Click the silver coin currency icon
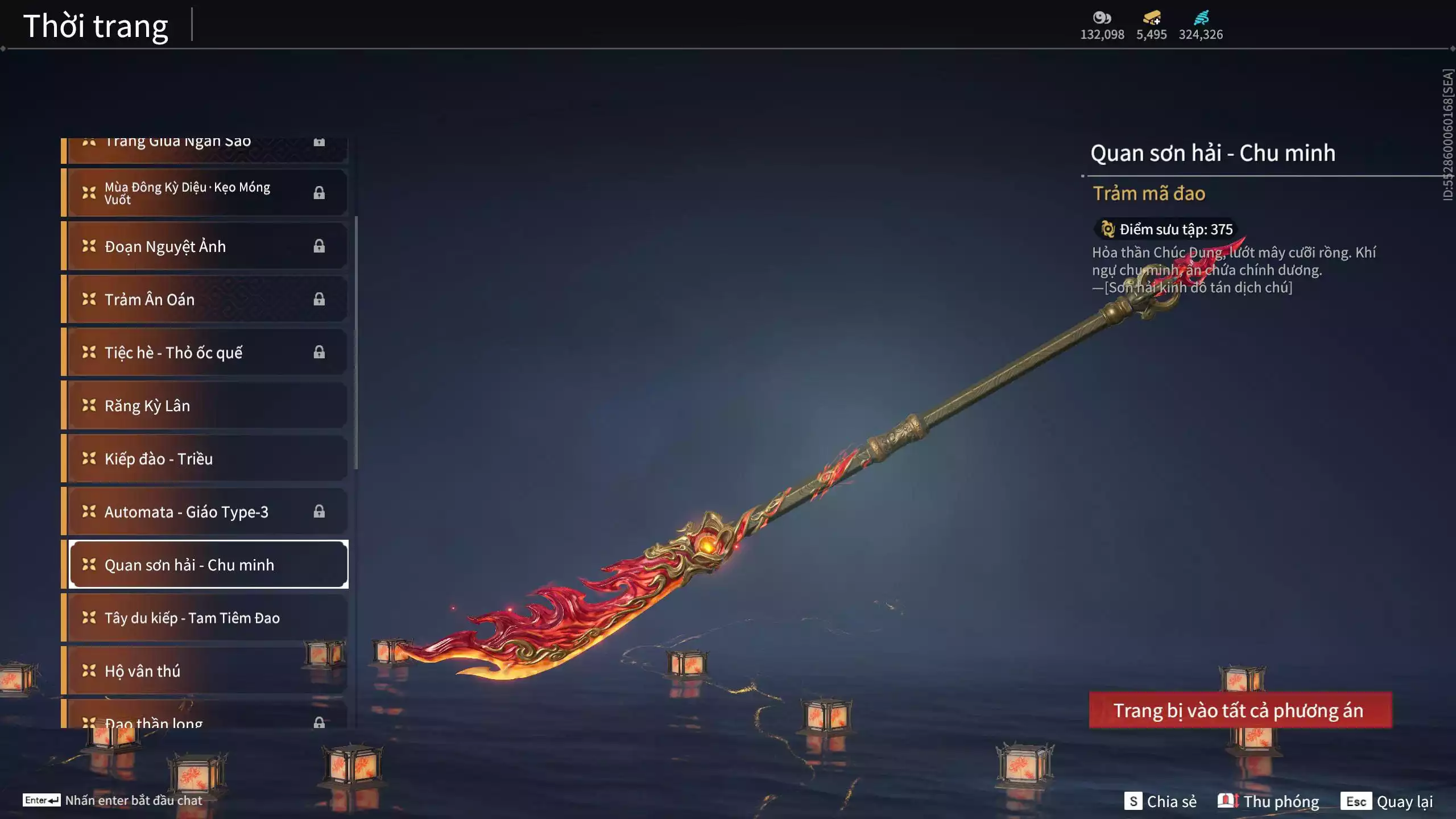 click(1102, 18)
